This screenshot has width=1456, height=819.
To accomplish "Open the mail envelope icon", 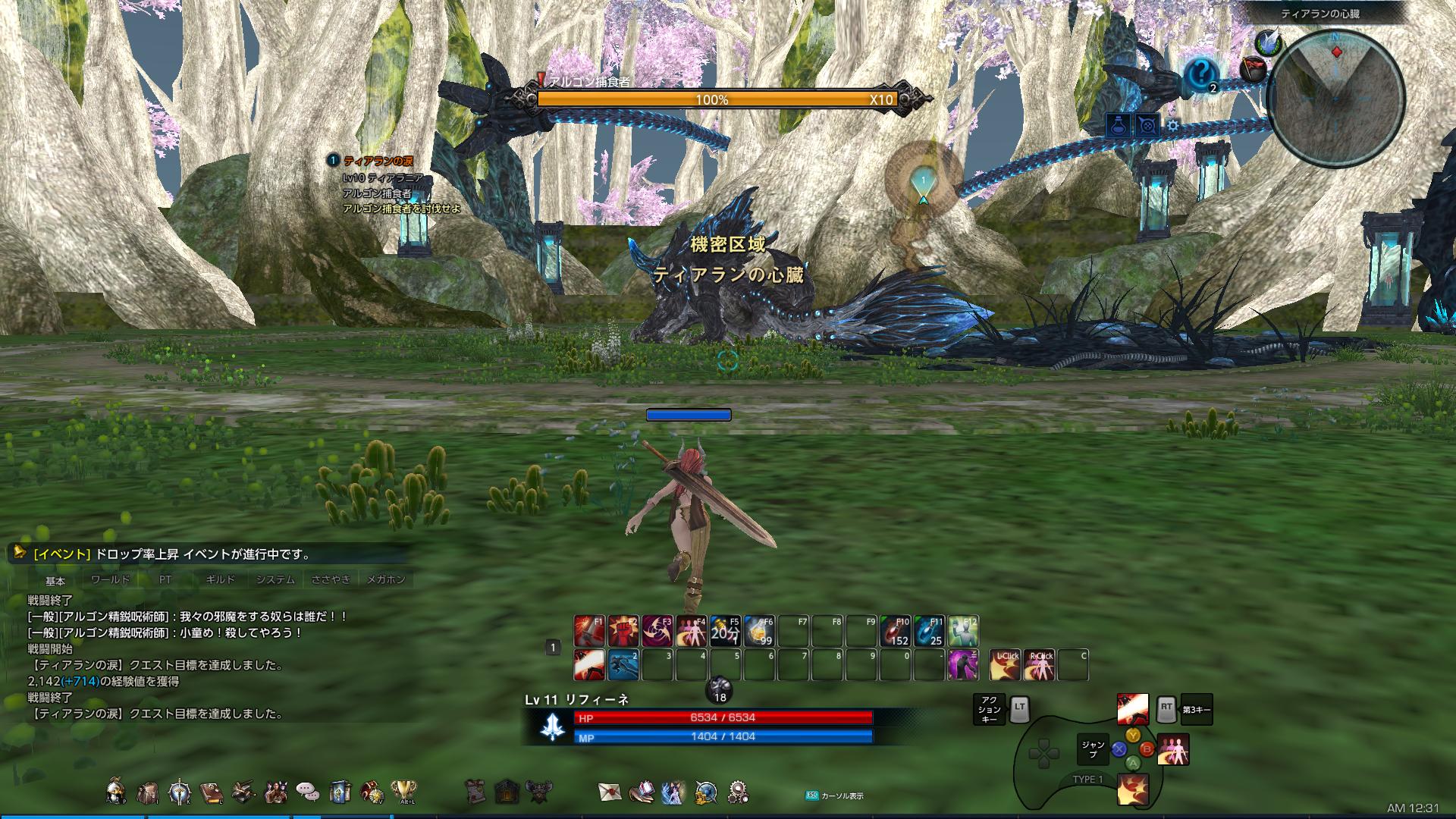I will point(609,793).
